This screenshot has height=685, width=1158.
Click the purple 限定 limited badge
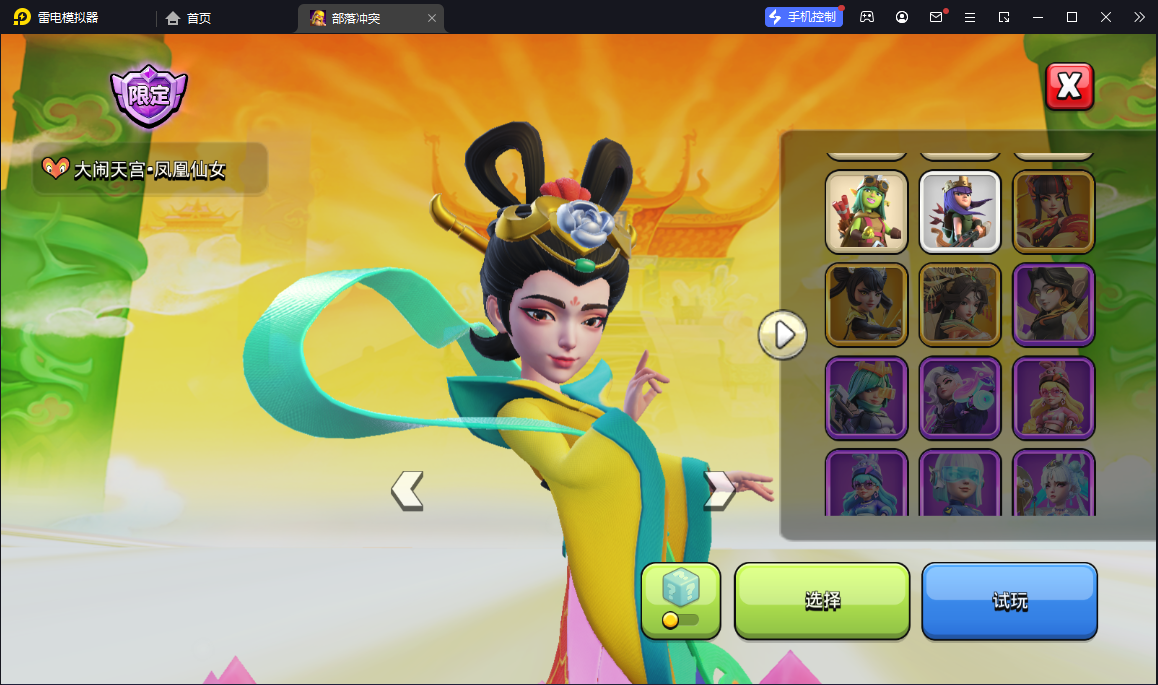149,96
